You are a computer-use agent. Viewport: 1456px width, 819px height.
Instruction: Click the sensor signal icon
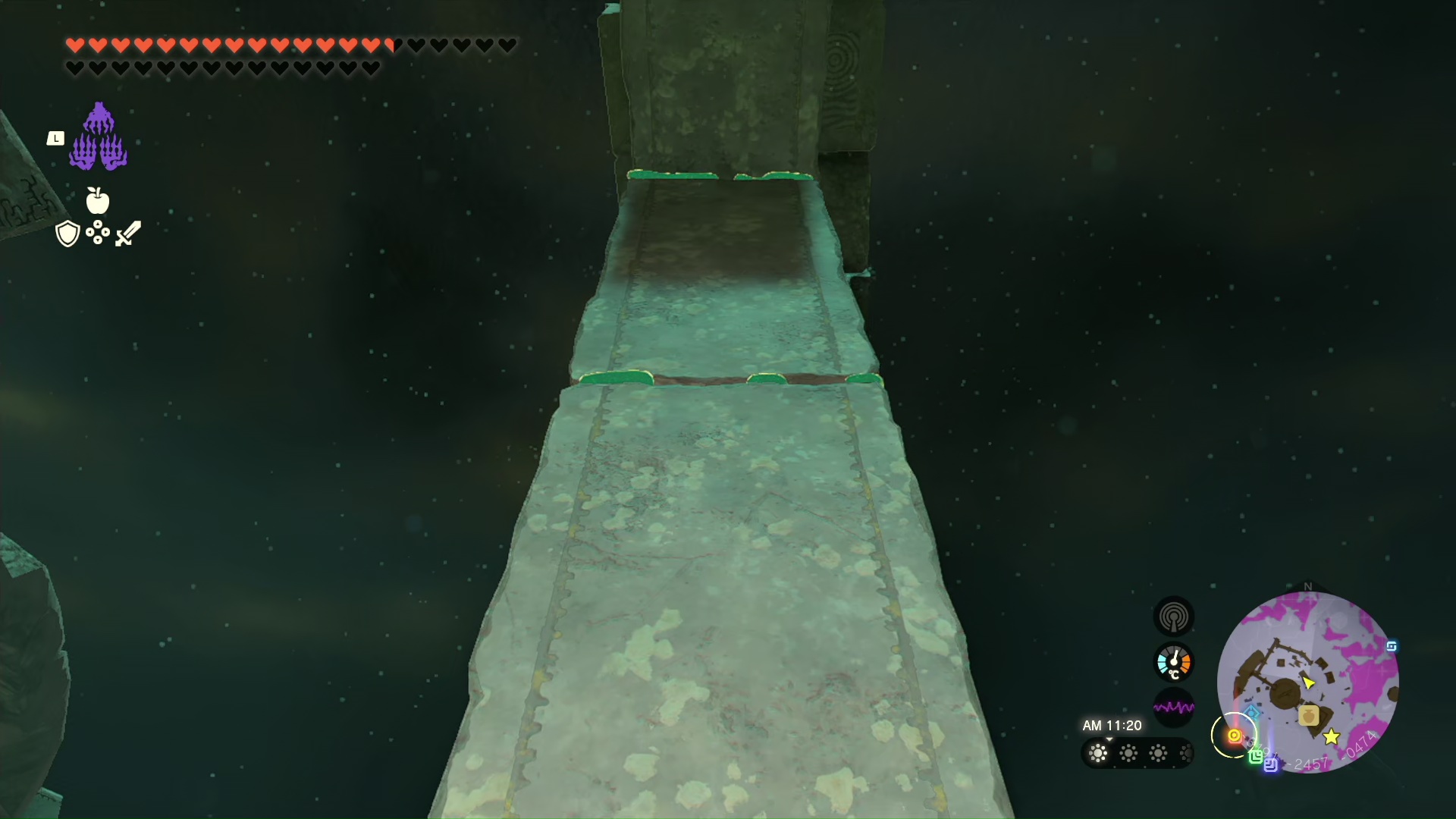(1173, 617)
